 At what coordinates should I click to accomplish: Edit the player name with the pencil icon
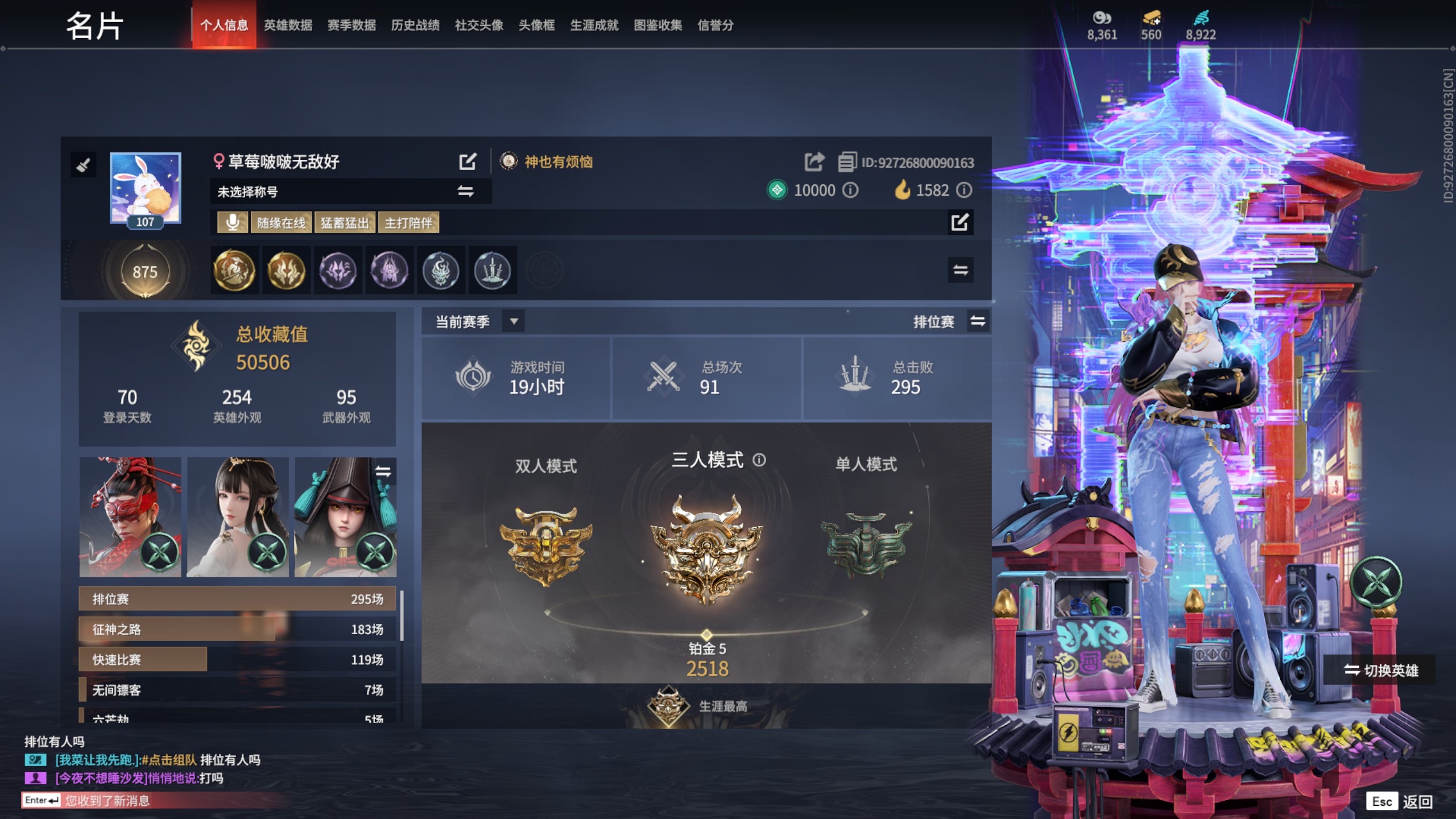[468, 162]
